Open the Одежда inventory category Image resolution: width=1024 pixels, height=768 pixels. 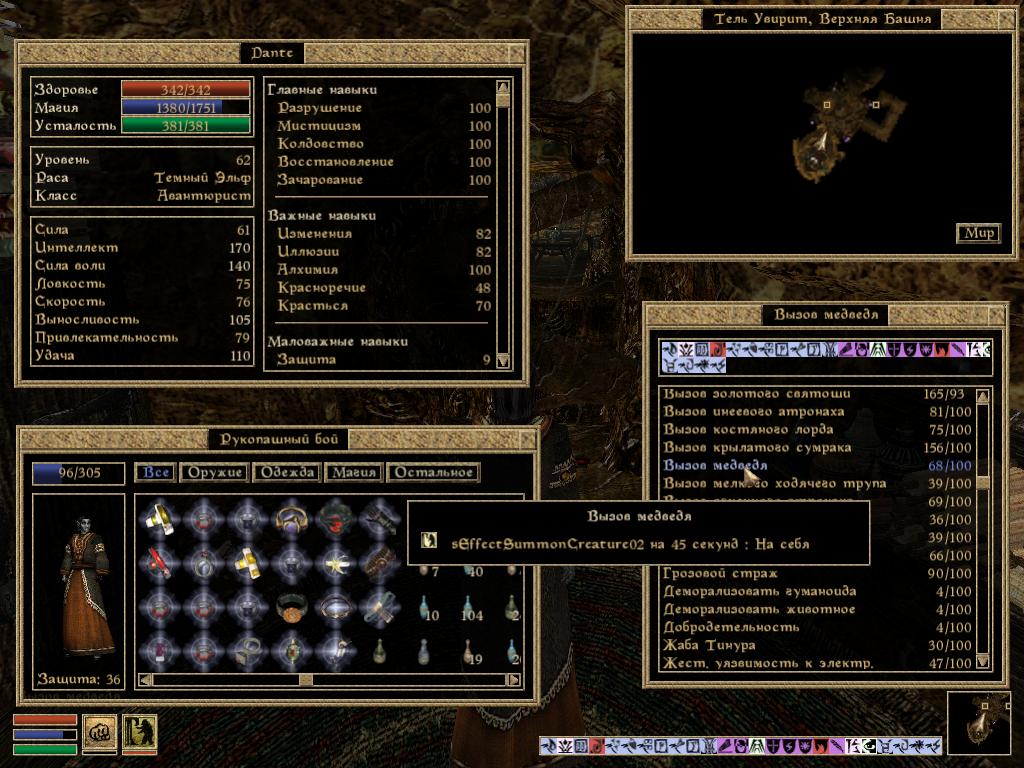287,473
